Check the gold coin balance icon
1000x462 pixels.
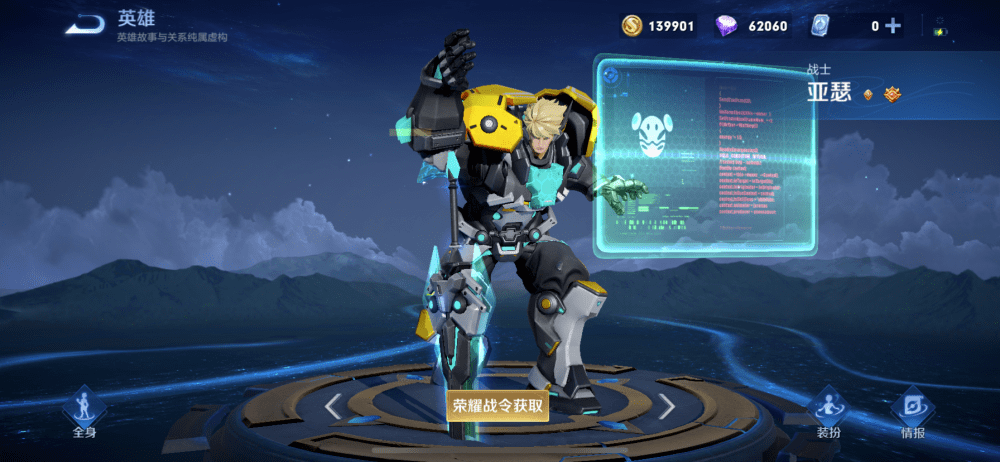point(633,26)
